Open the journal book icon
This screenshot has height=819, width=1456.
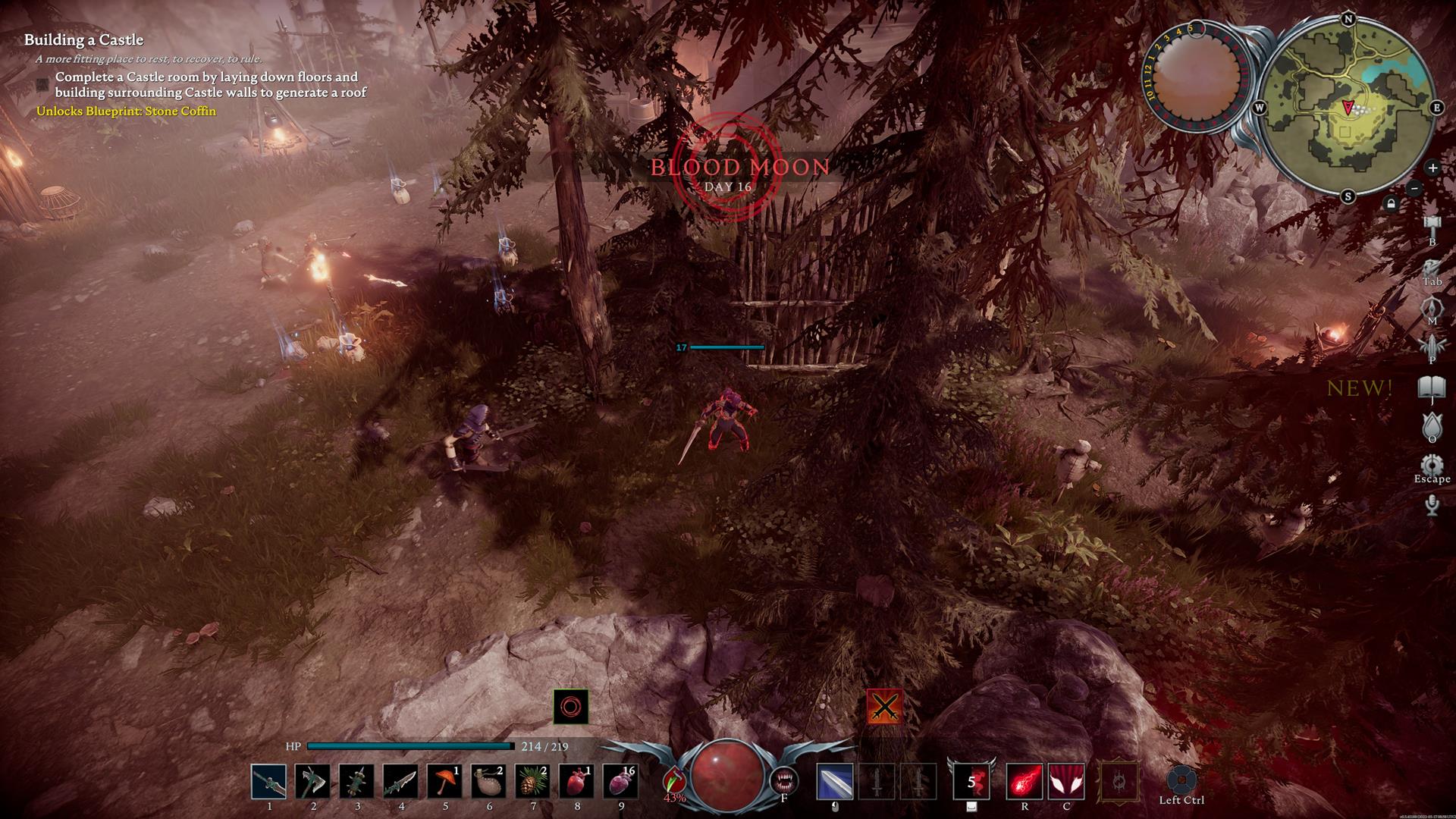tap(1432, 388)
